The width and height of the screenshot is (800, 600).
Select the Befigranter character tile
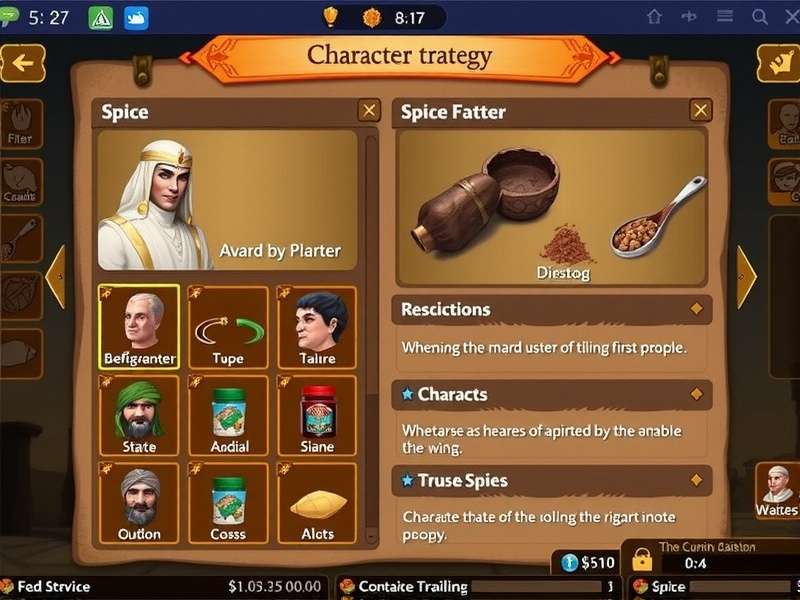139,327
